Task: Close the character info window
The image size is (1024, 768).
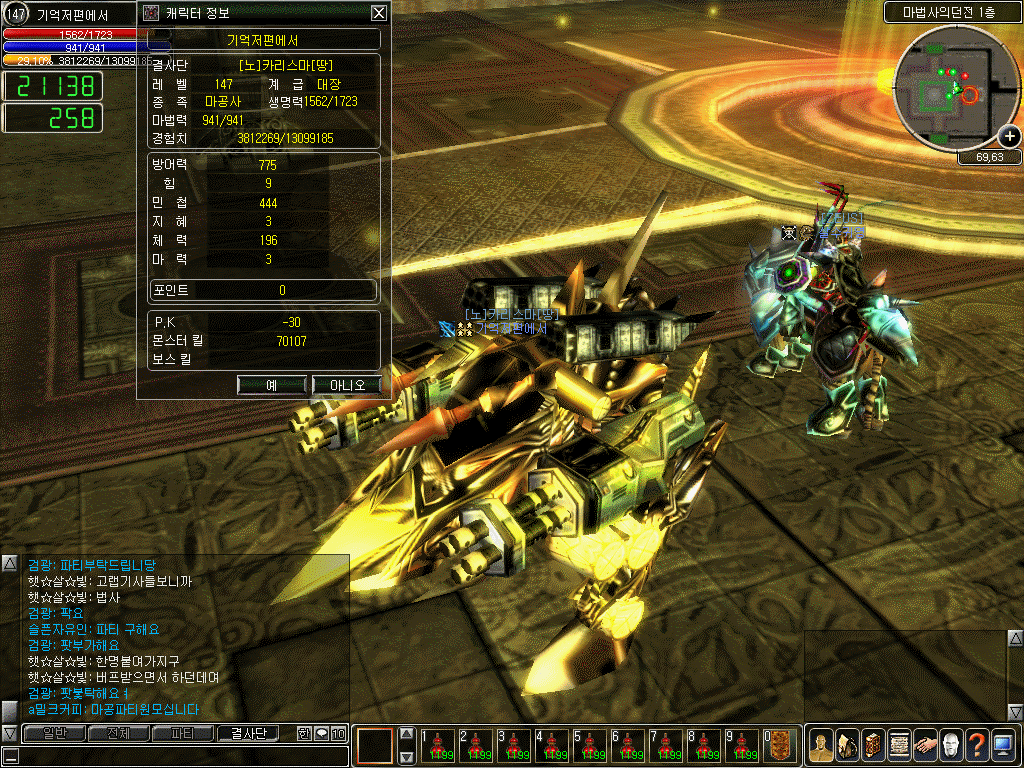Action: (378, 13)
